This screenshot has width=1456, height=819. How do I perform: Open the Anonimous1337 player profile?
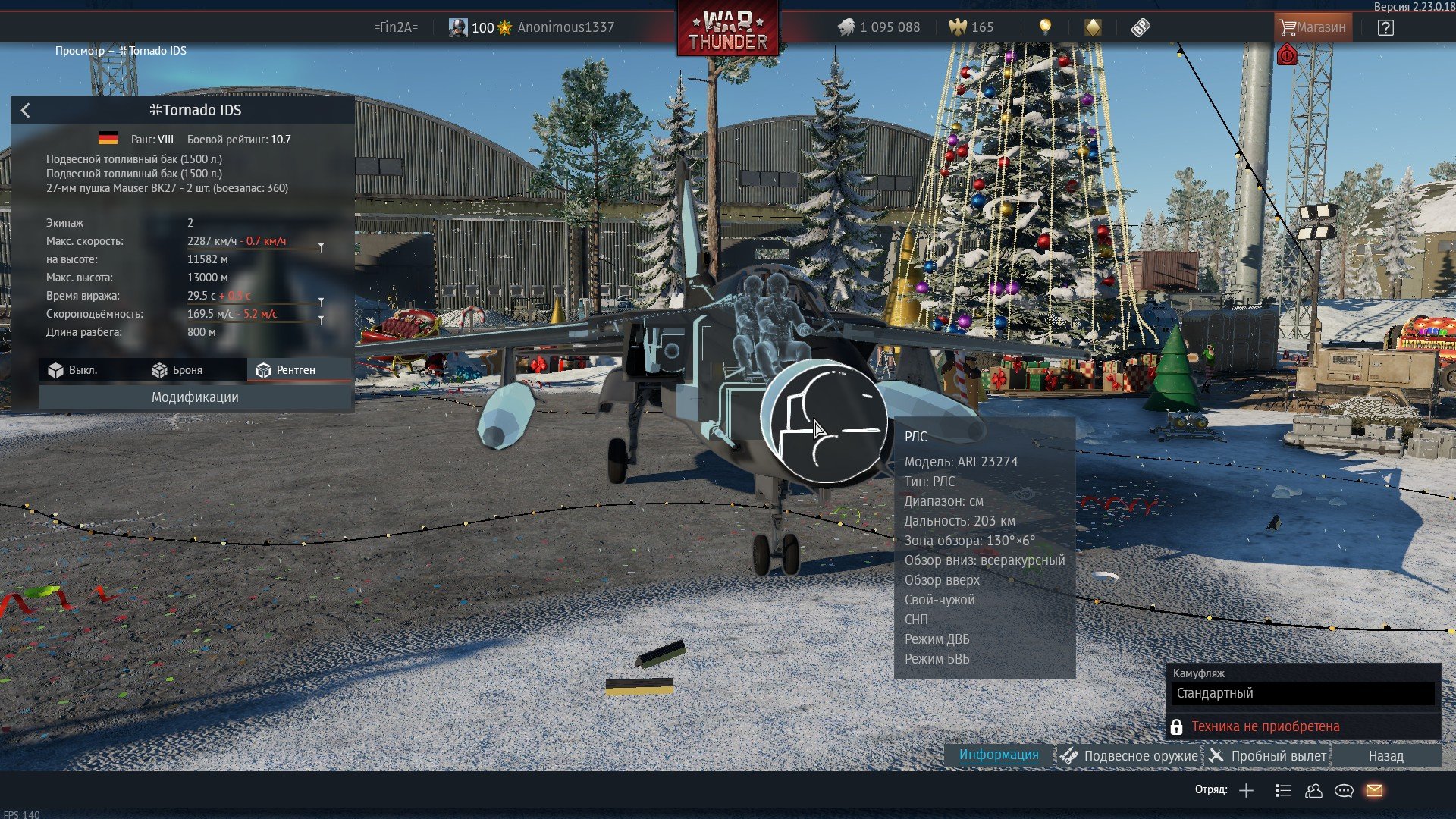click(x=565, y=27)
